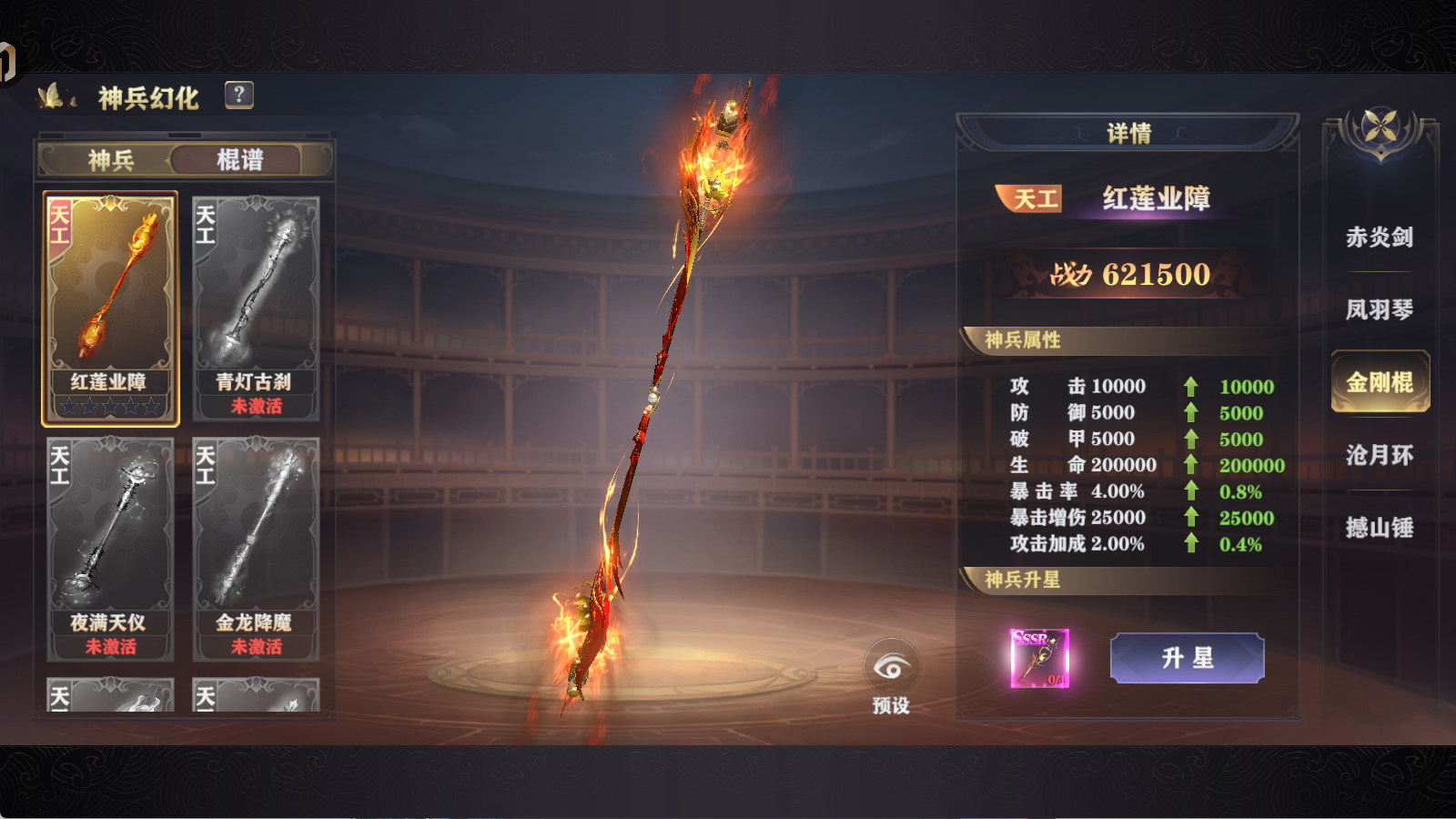
Task: Click the eye-shaped 预设 preview icon
Action: [894, 666]
